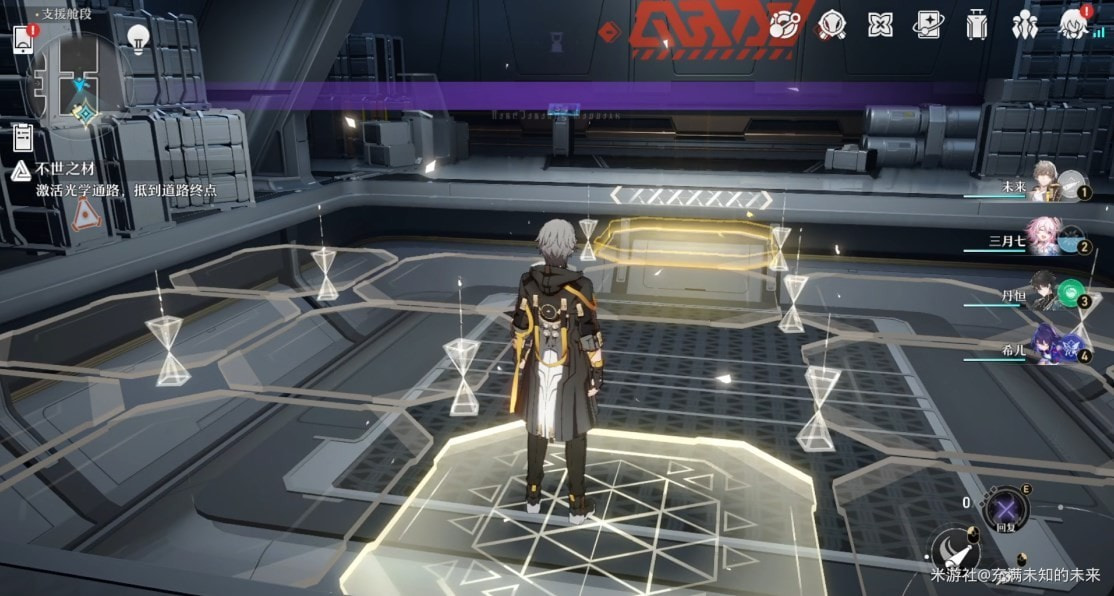This screenshot has width=1114, height=596.
Task: Open the suitcase inventory icon
Action: click(x=977, y=24)
